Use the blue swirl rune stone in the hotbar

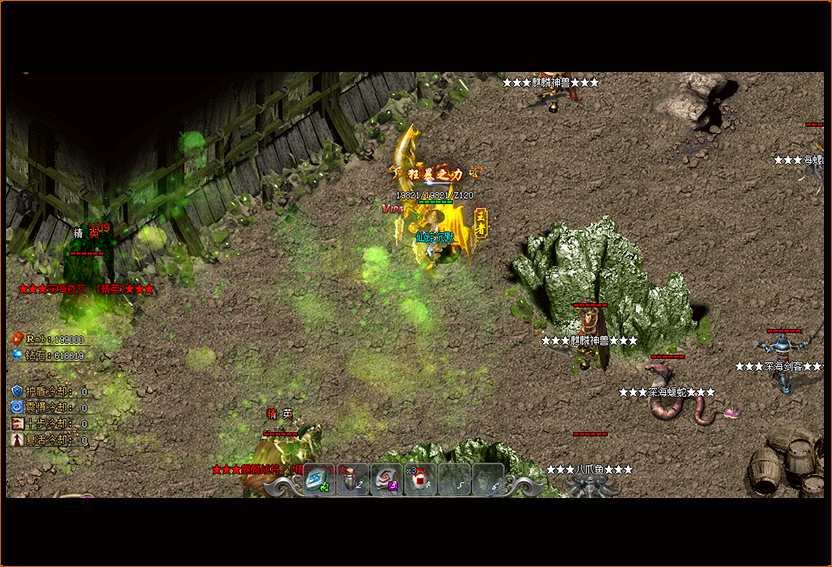coord(319,479)
